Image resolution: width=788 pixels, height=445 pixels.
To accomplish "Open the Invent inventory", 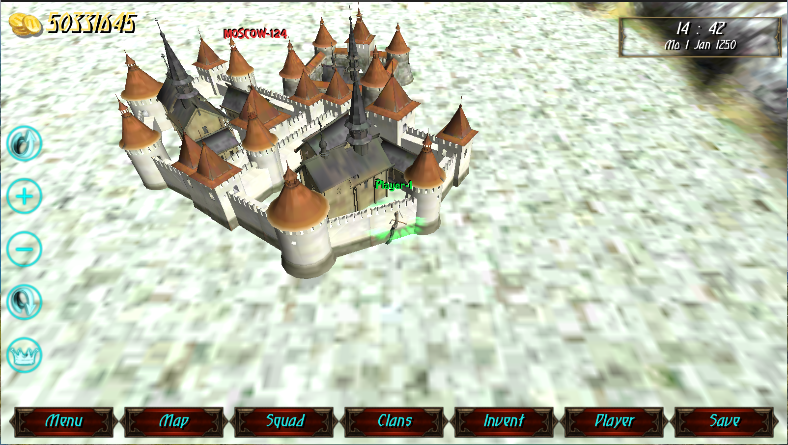I will pyautogui.click(x=504, y=421).
